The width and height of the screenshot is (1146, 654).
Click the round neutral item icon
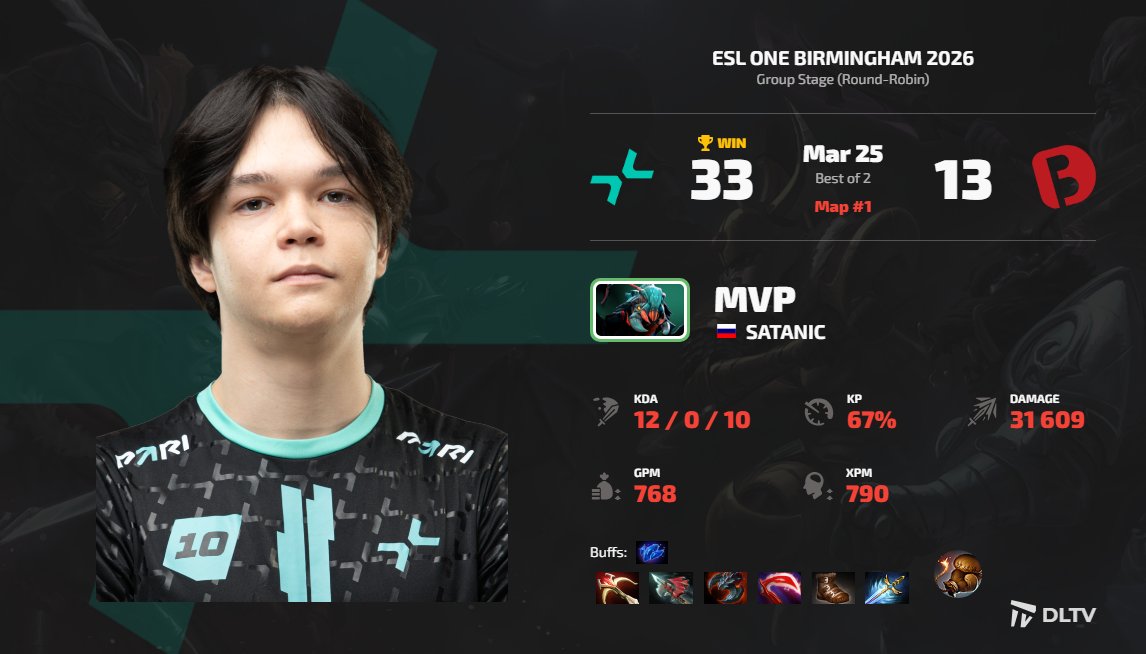coord(958,575)
